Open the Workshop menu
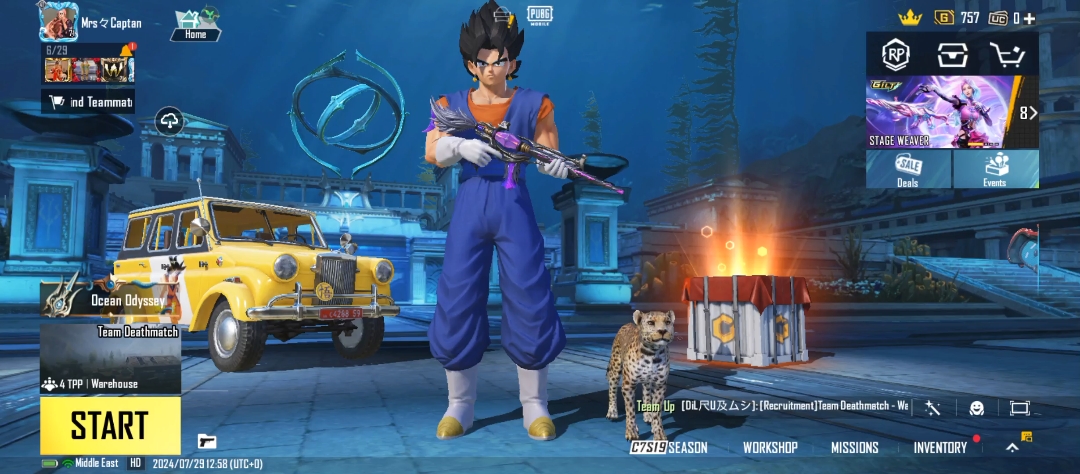The width and height of the screenshot is (1080, 474). (770, 447)
